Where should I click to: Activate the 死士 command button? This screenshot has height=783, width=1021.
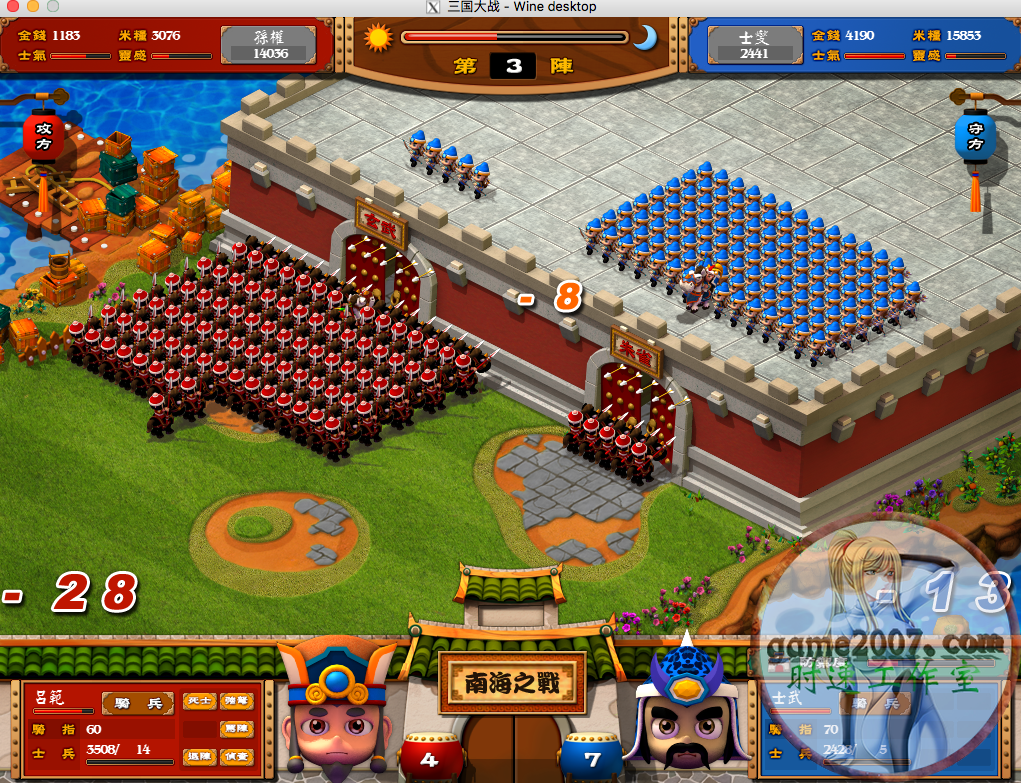click(198, 701)
